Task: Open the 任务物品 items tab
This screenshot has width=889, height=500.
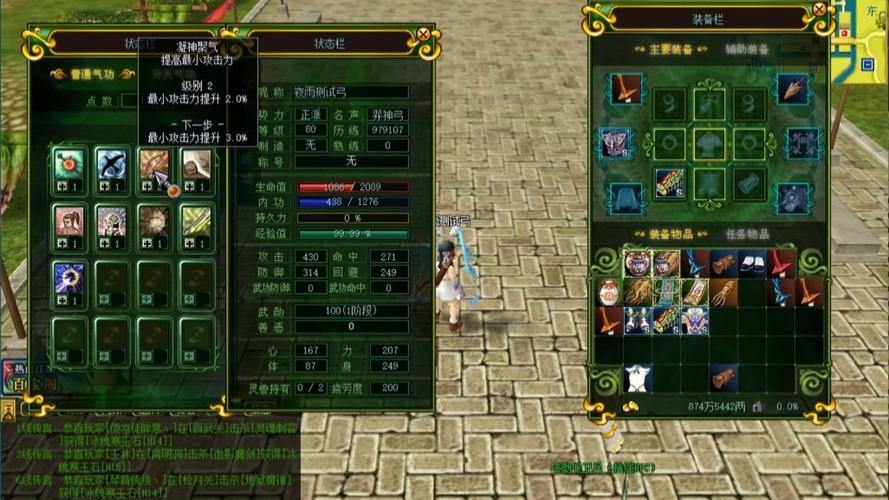Action: (x=748, y=234)
